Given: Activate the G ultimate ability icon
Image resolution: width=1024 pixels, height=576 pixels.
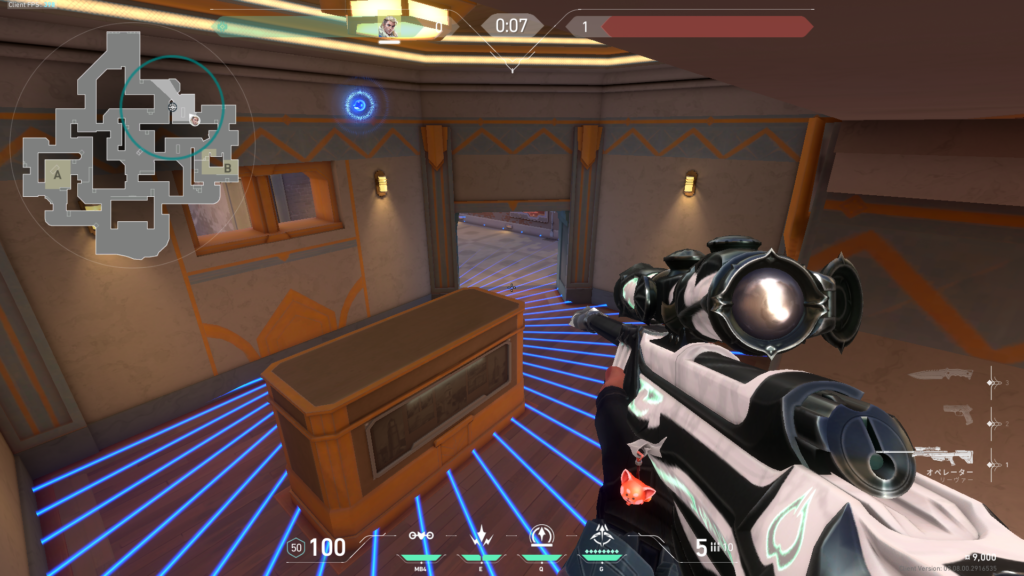Looking at the screenshot, I should point(603,535).
